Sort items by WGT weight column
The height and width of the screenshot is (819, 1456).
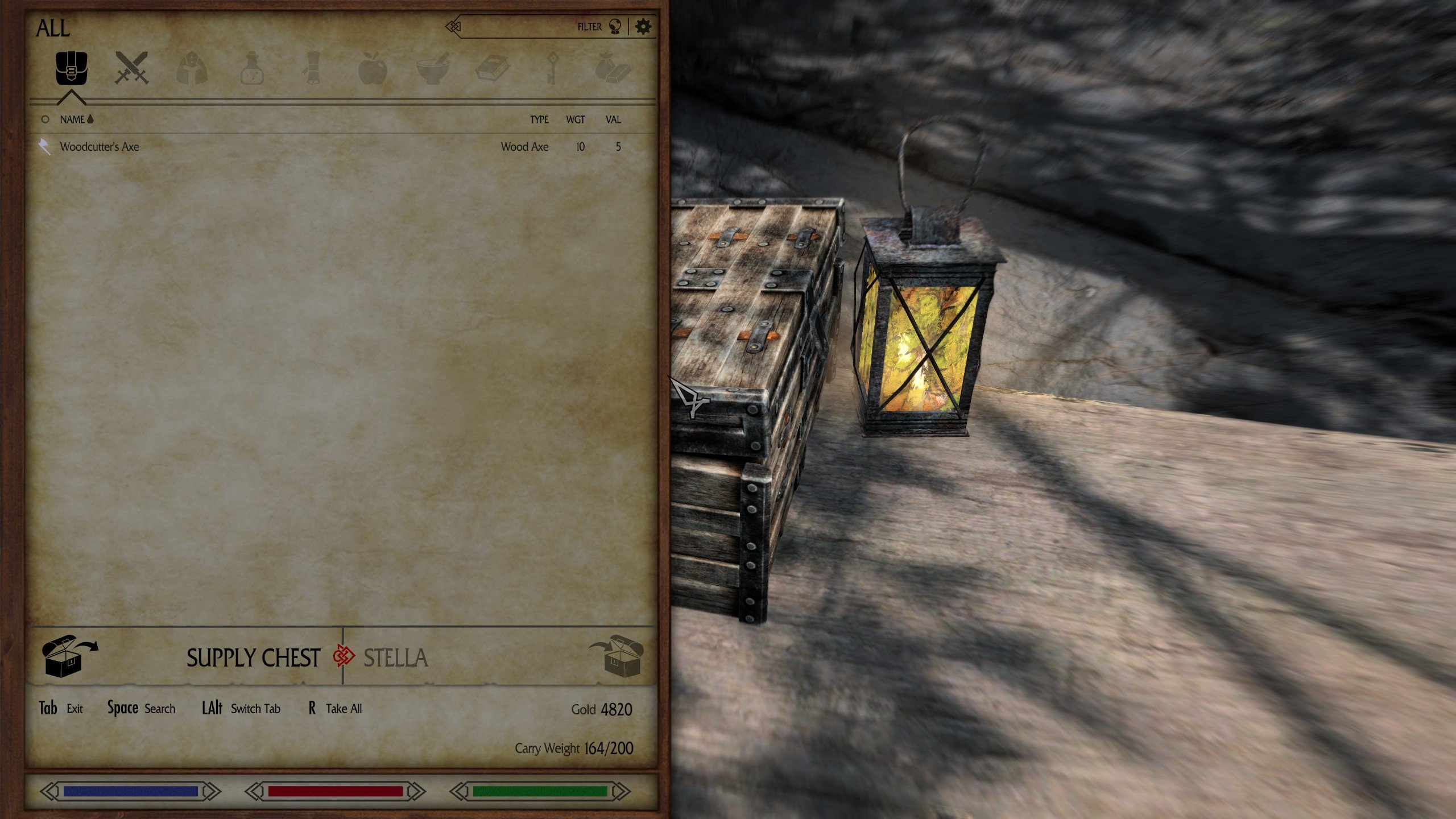click(575, 119)
